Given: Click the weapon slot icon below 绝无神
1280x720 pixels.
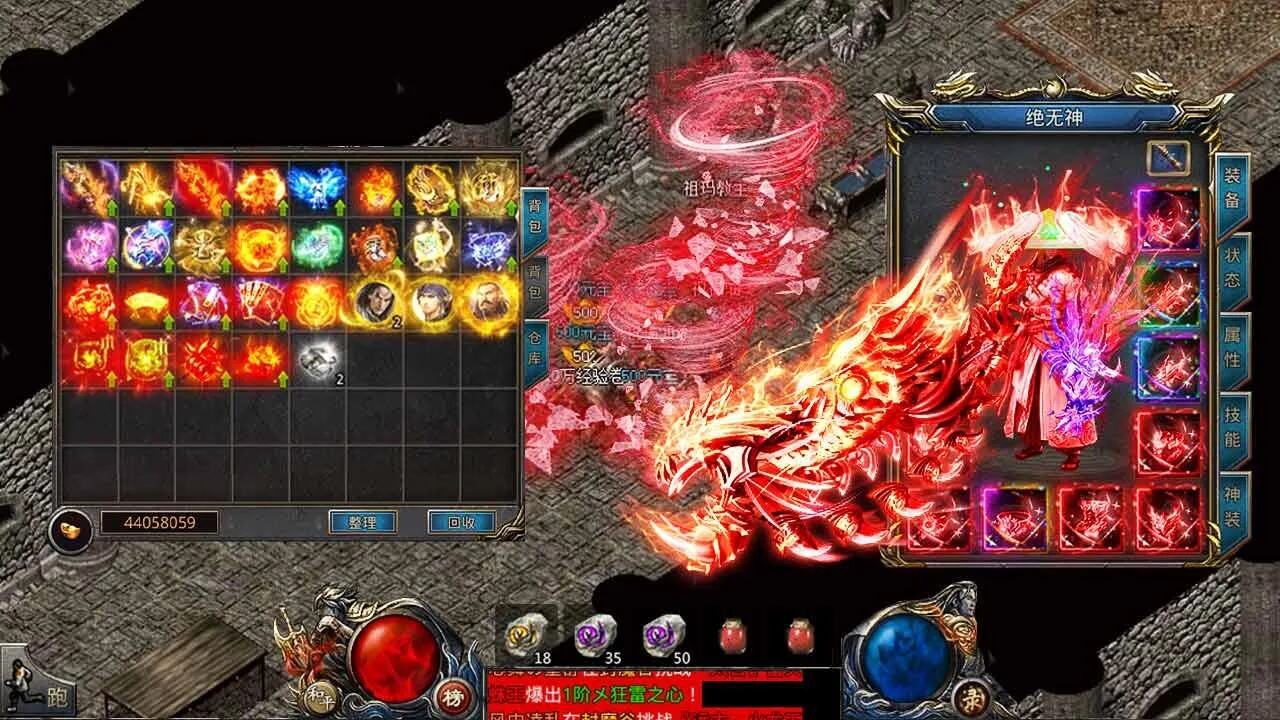Looking at the screenshot, I should tap(1168, 157).
